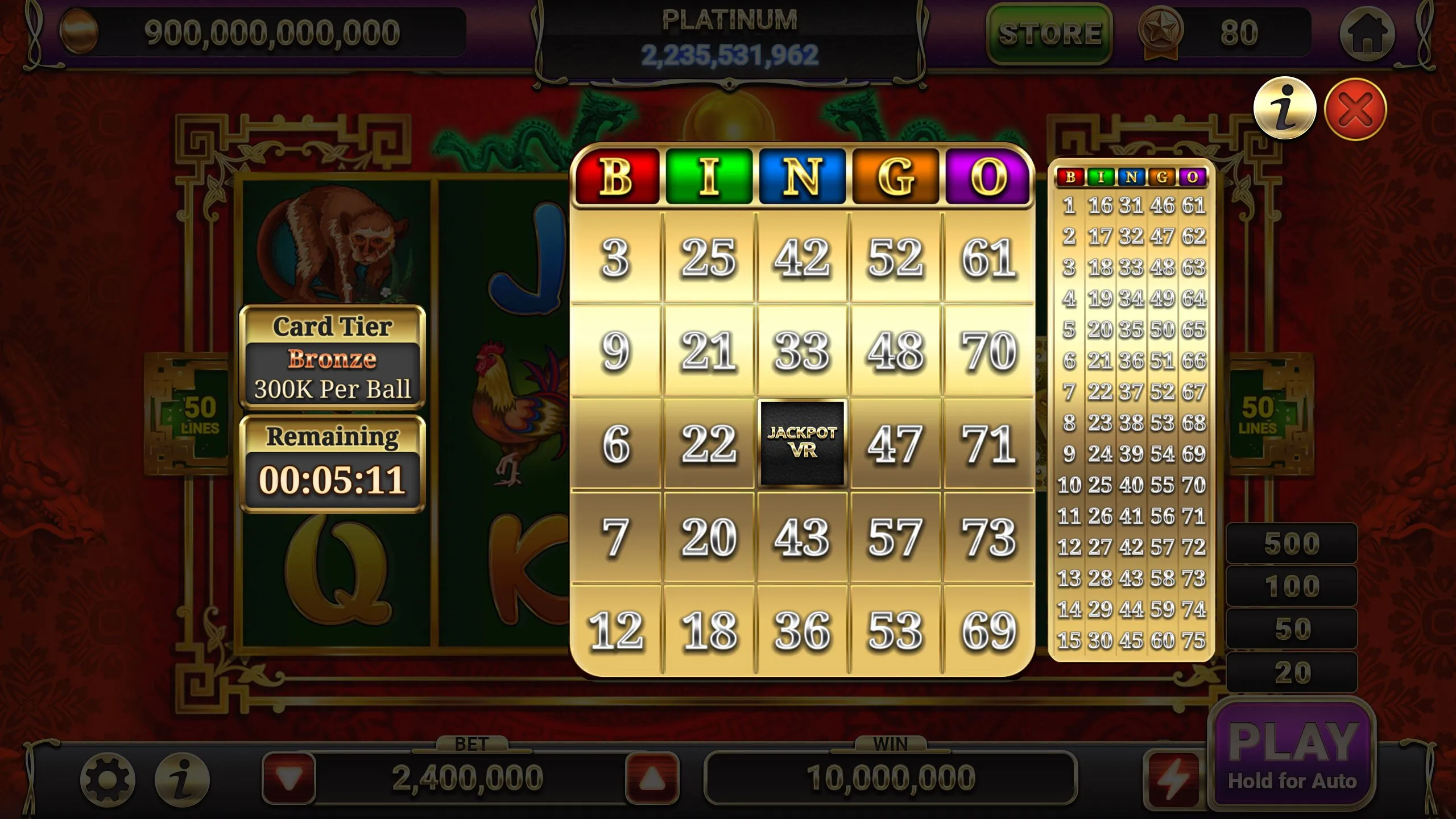This screenshot has width=1456, height=819.
Task: Open the gear settings menu
Action: coord(107,780)
